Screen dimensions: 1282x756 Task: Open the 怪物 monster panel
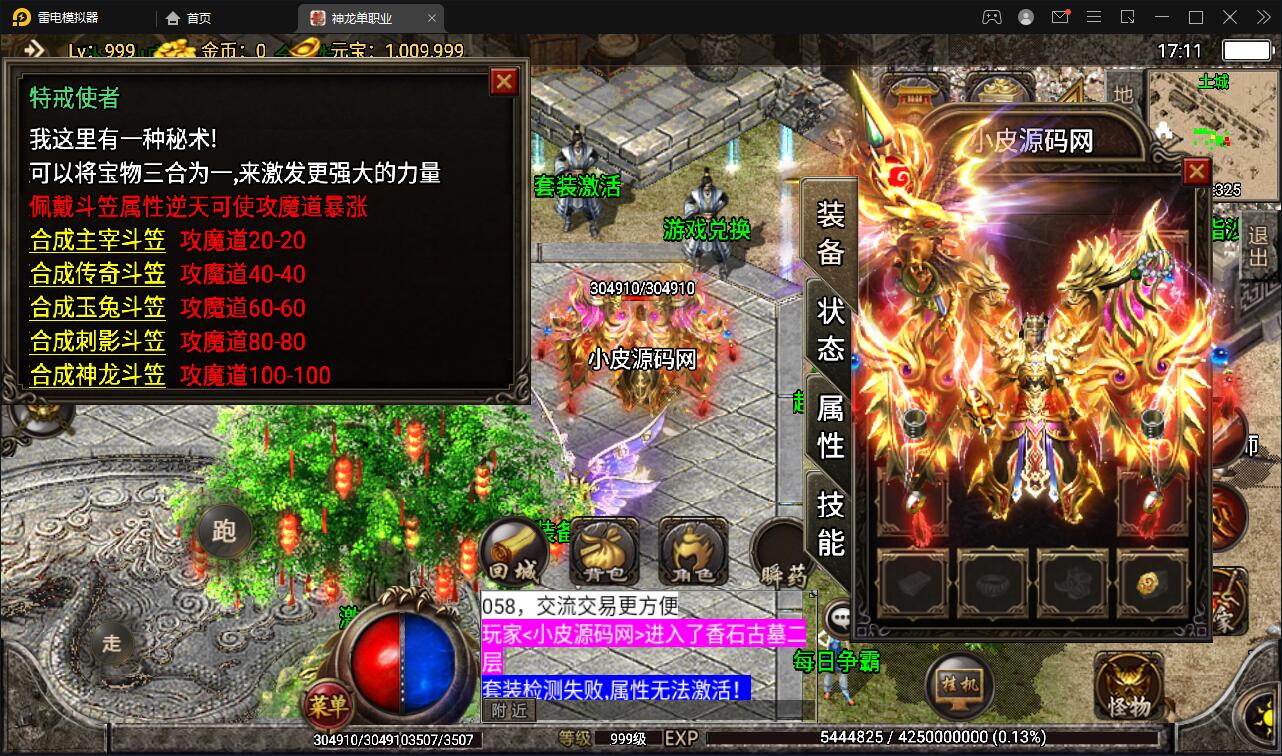pos(1129,686)
